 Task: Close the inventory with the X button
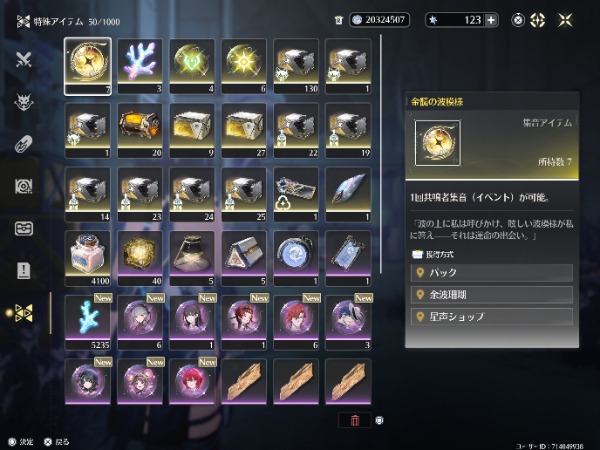566,19
